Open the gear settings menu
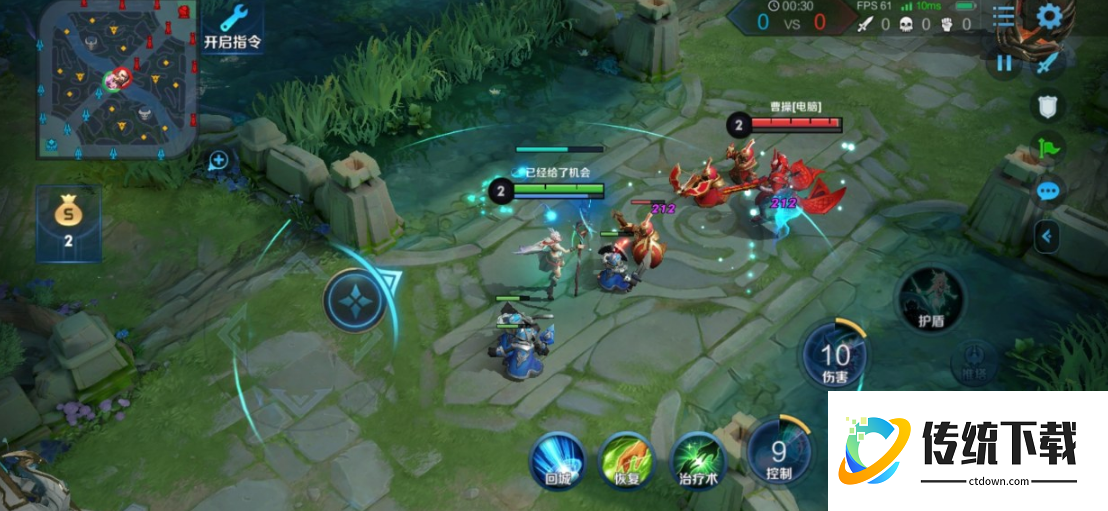The width and height of the screenshot is (1108, 511). click(x=1049, y=17)
